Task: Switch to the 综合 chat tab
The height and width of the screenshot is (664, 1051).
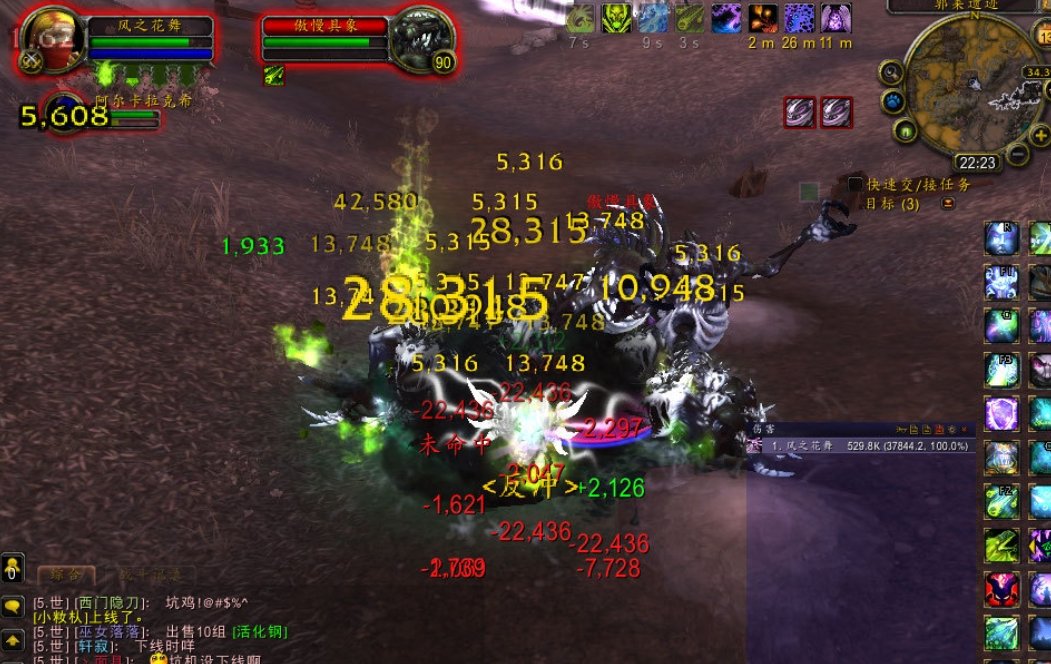Action: (x=66, y=575)
